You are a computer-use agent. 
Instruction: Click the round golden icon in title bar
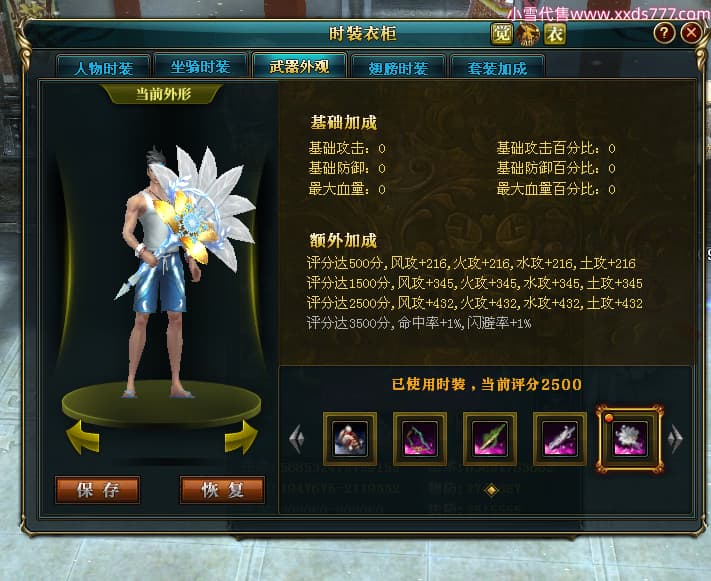pos(528,33)
